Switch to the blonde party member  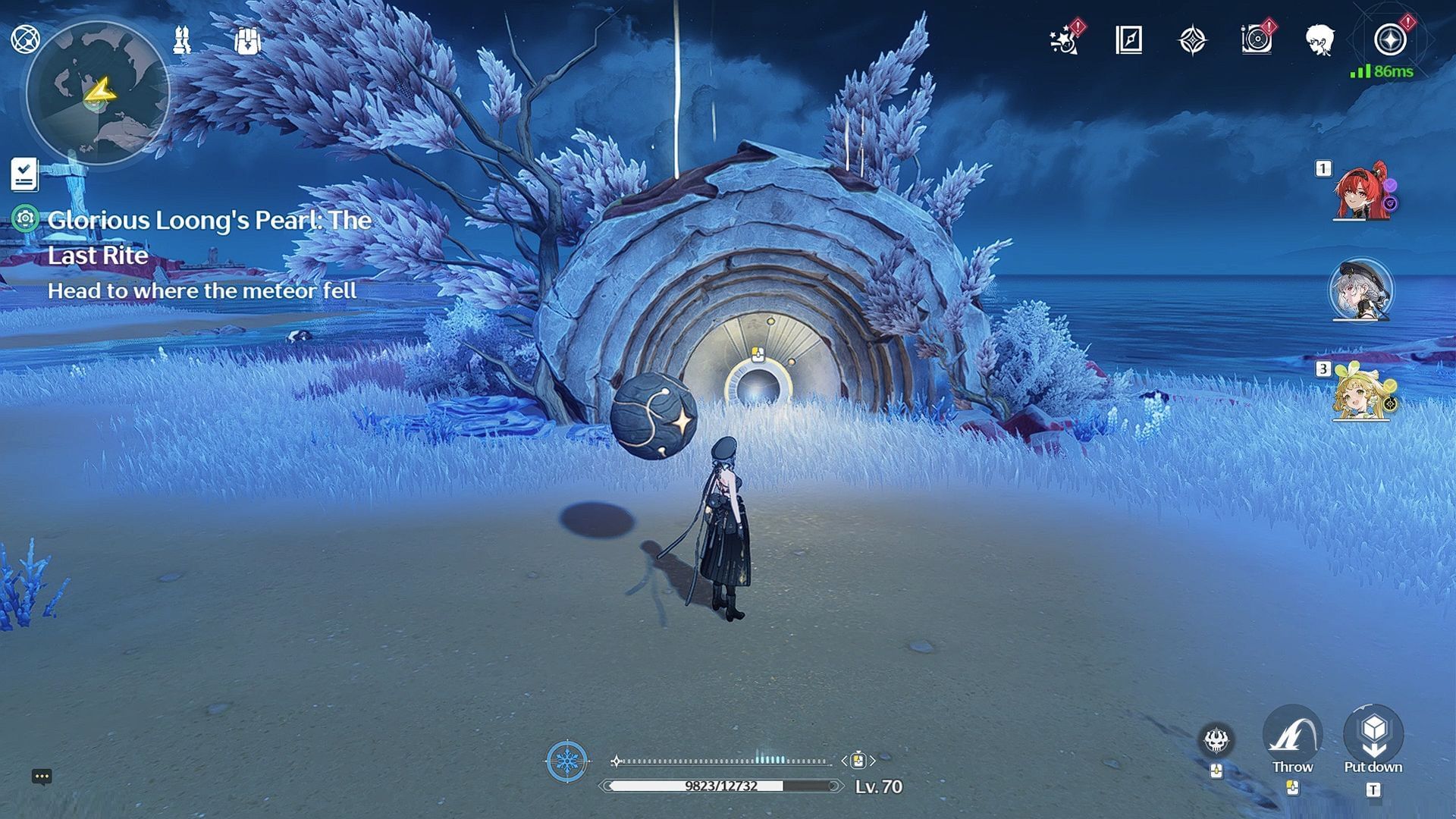click(1362, 394)
